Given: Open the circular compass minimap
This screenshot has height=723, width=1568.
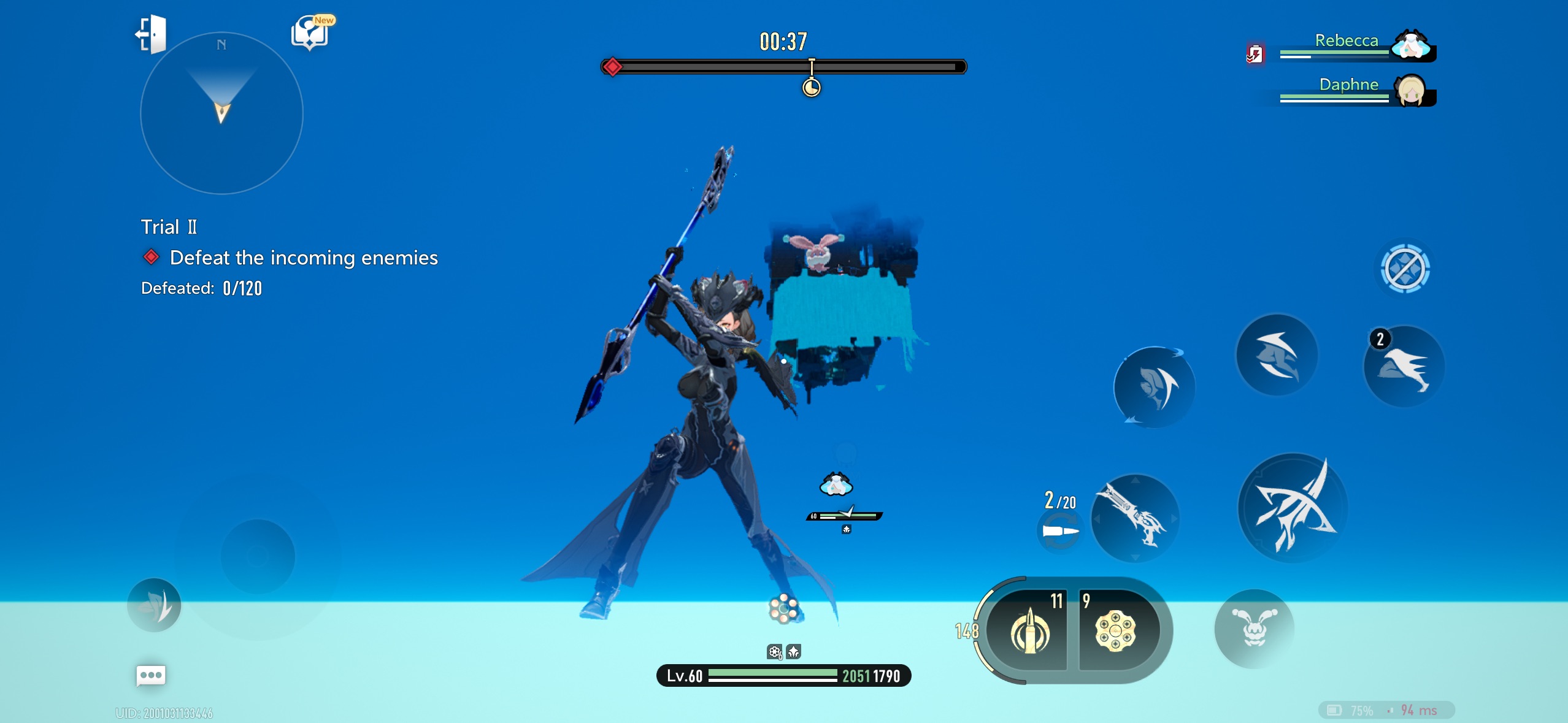Looking at the screenshot, I should (x=221, y=113).
